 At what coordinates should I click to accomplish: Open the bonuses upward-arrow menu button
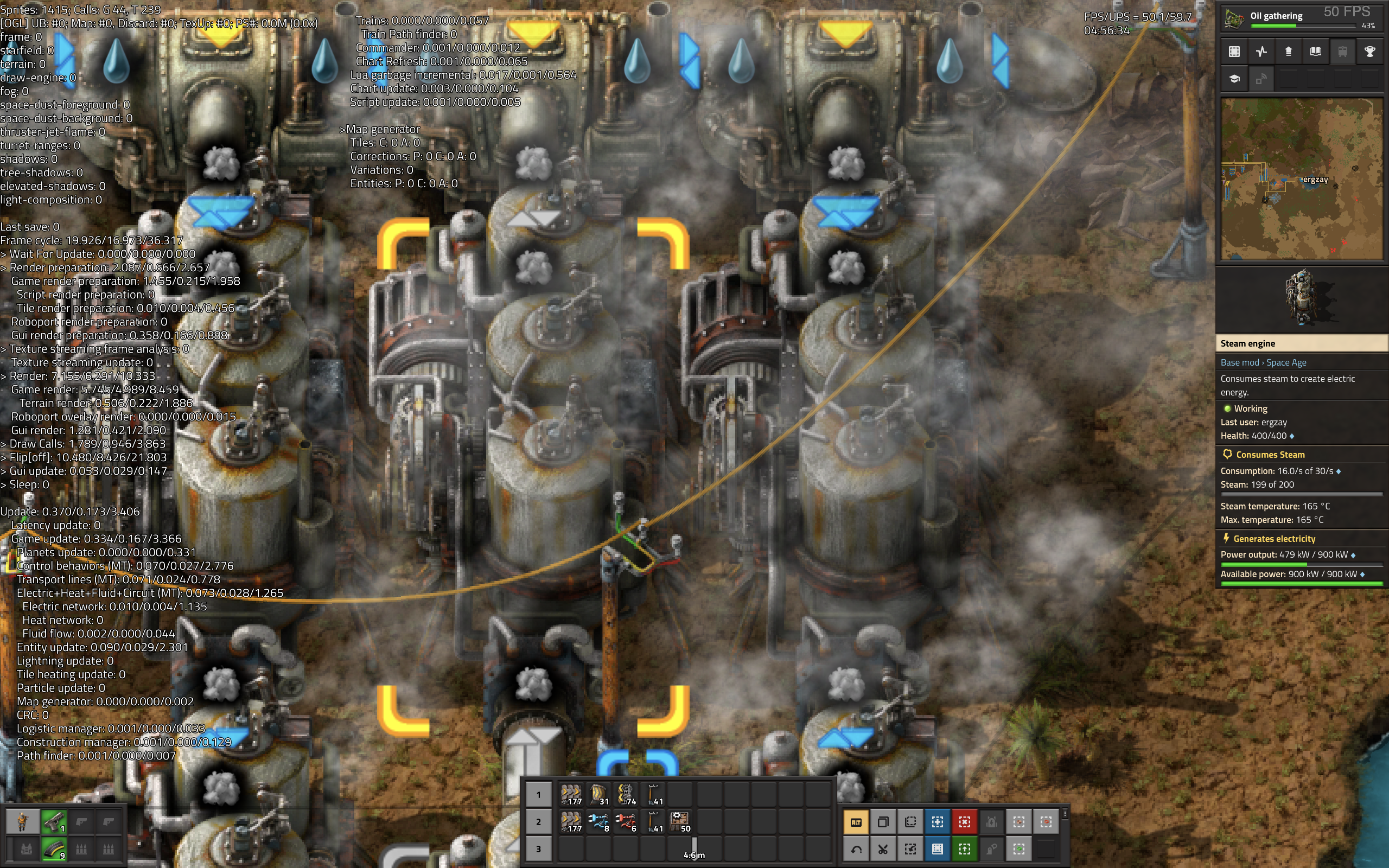1288,52
